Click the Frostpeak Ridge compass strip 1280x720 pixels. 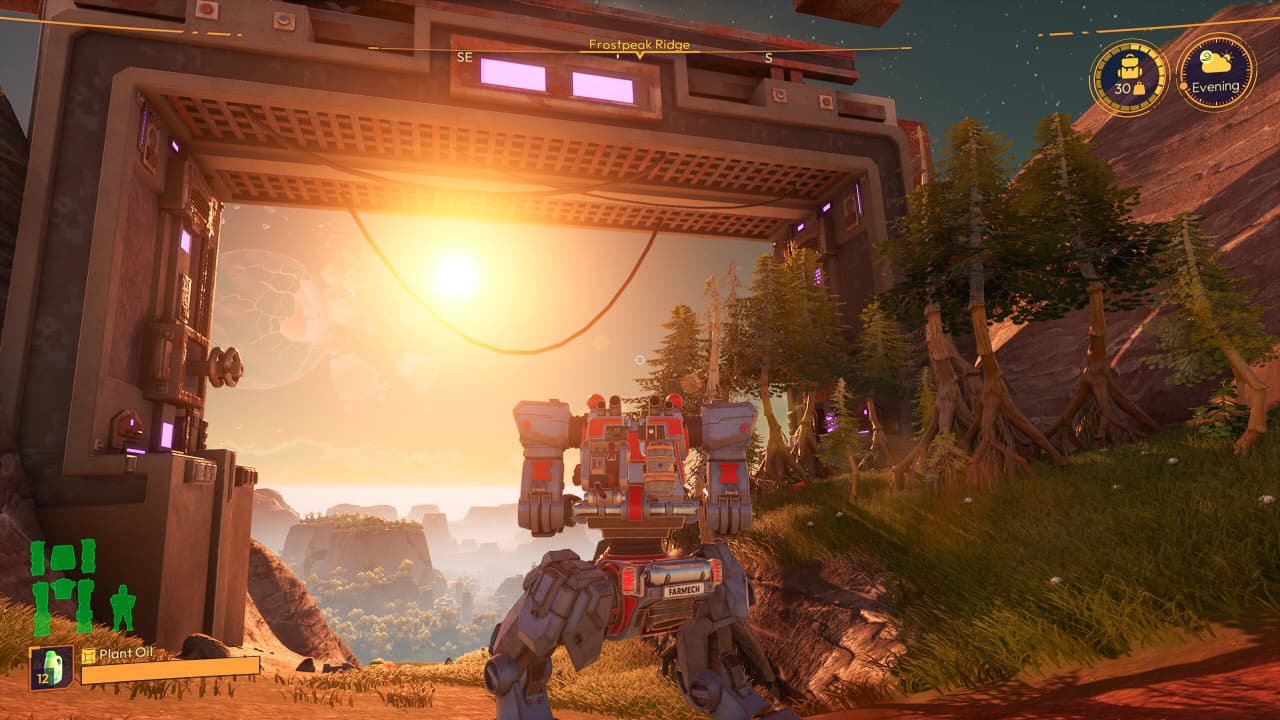pos(640,47)
